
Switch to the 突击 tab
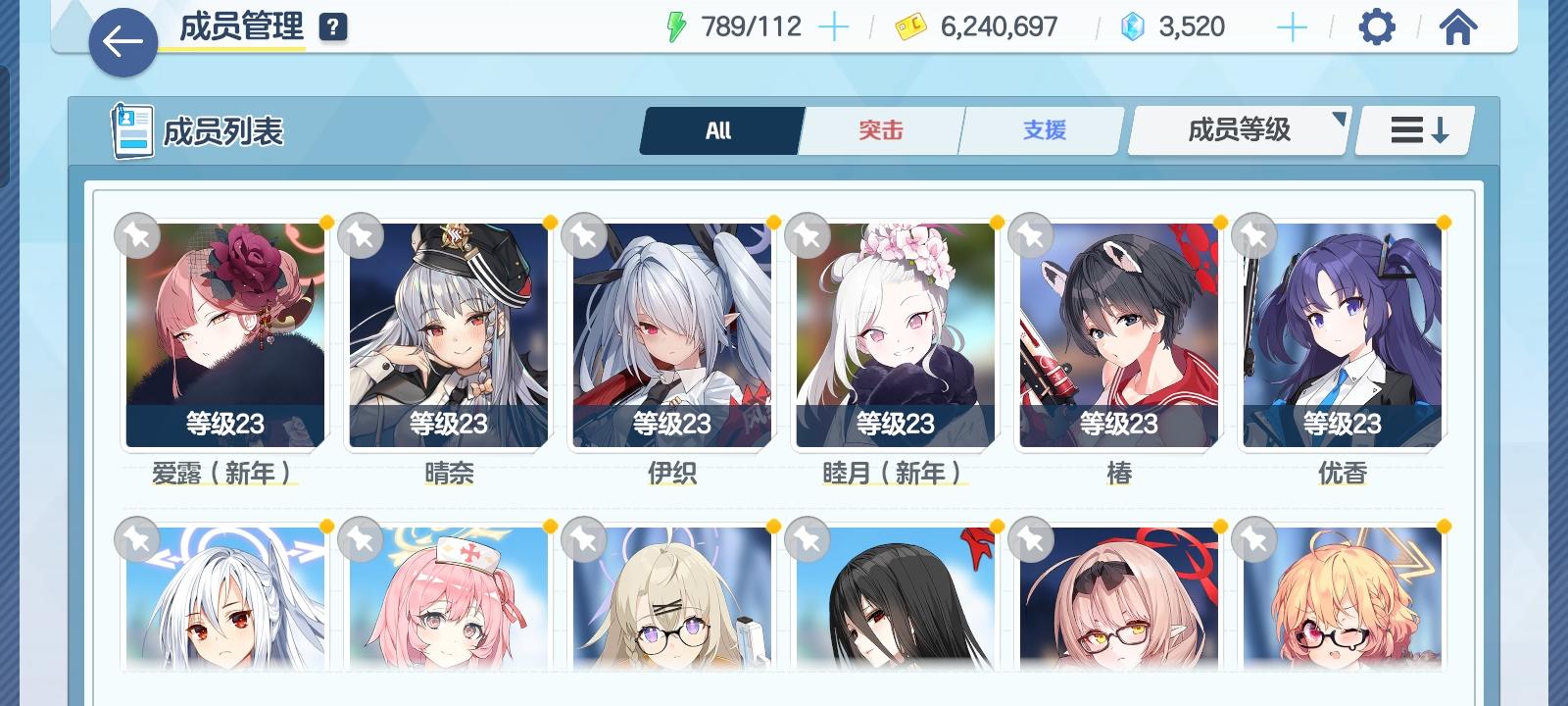pos(880,128)
